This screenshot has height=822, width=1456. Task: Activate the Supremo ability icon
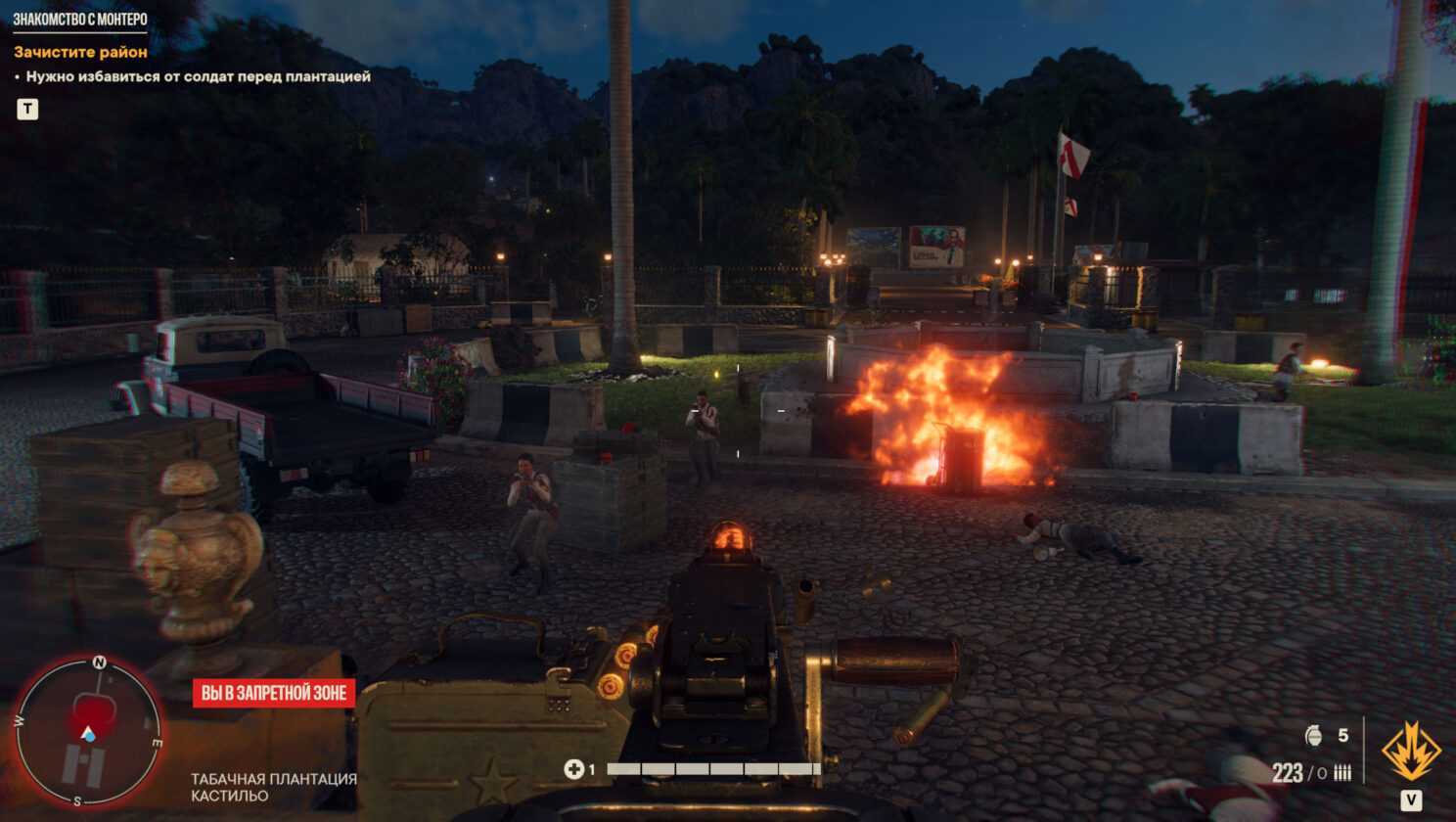pyautogui.click(x=1410, y=752)
